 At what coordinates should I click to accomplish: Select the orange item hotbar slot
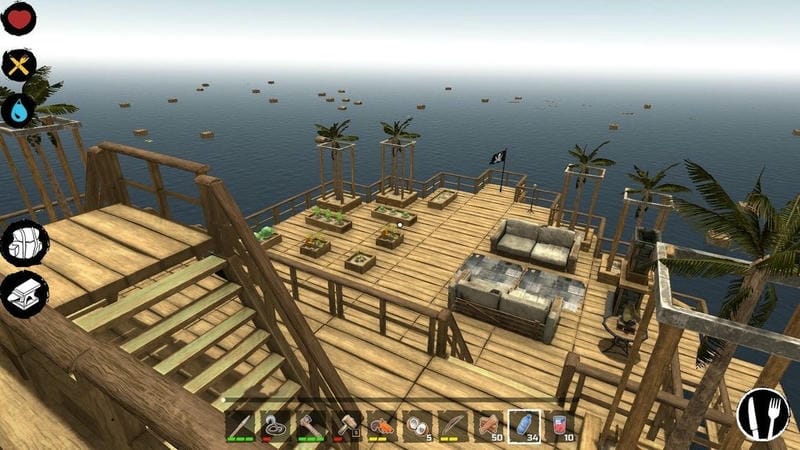pos(382,427)
